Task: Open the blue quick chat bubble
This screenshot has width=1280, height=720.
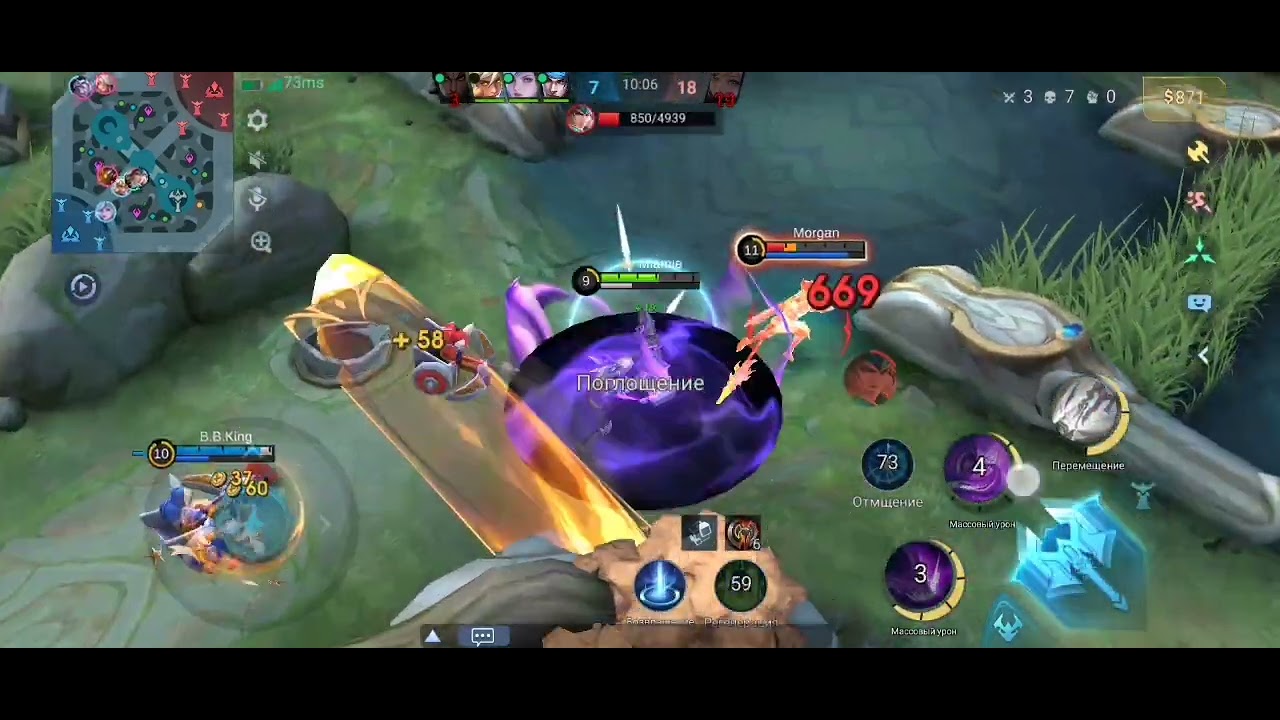Action: (x=1198, y=302)
